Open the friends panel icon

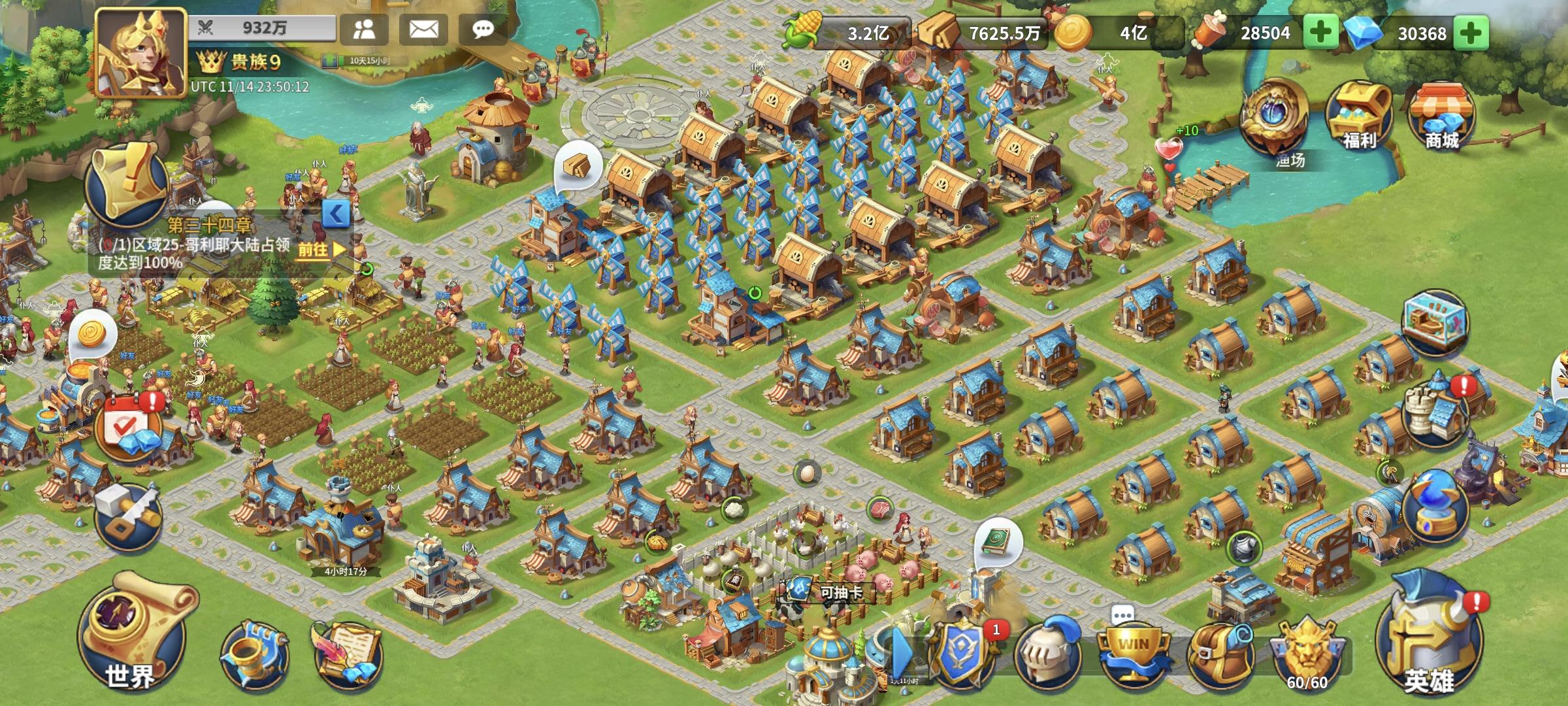click(x=363, y=27)
